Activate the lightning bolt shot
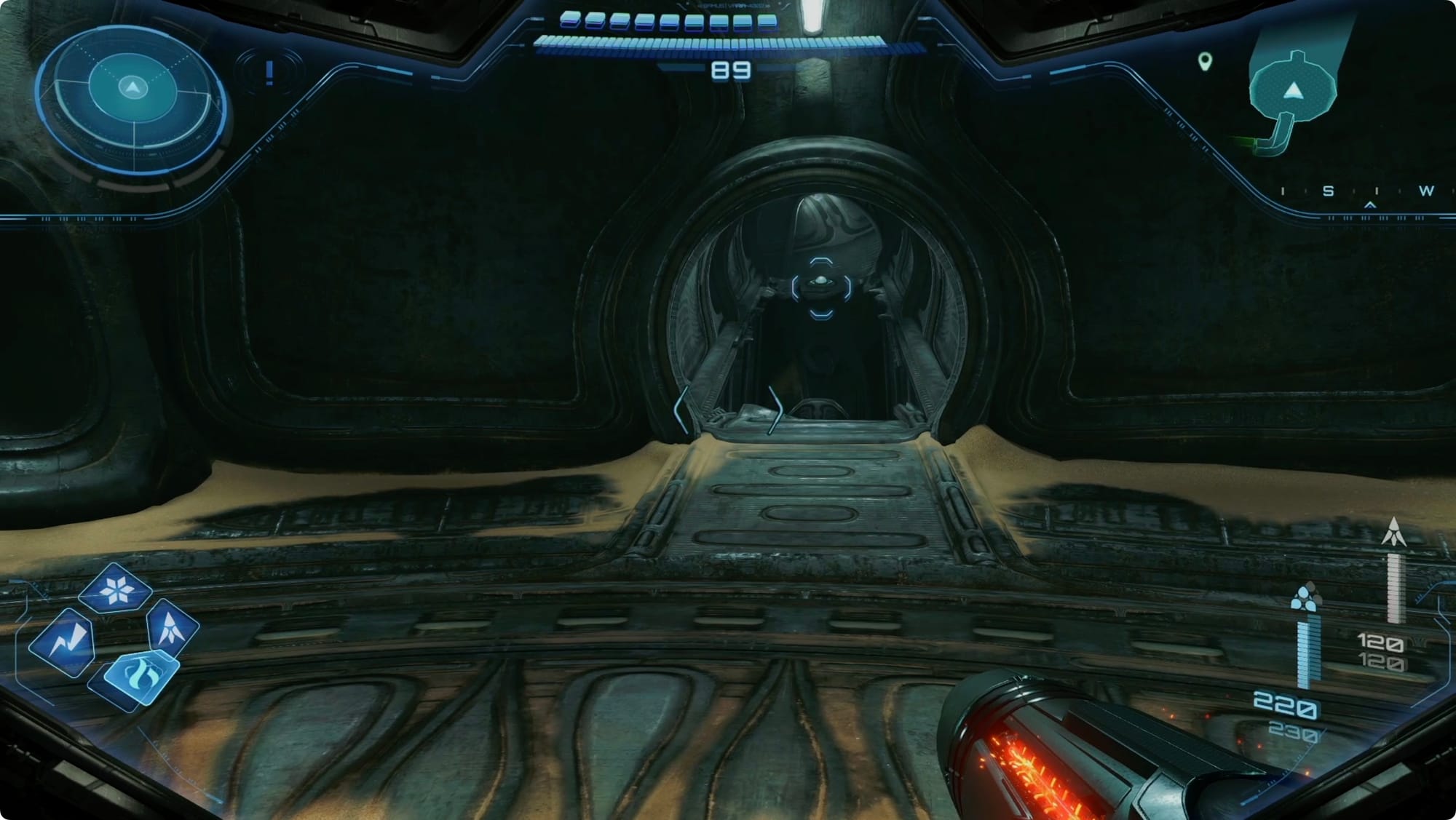Screen dimensions: 1456x820 [x=64, y=641]
